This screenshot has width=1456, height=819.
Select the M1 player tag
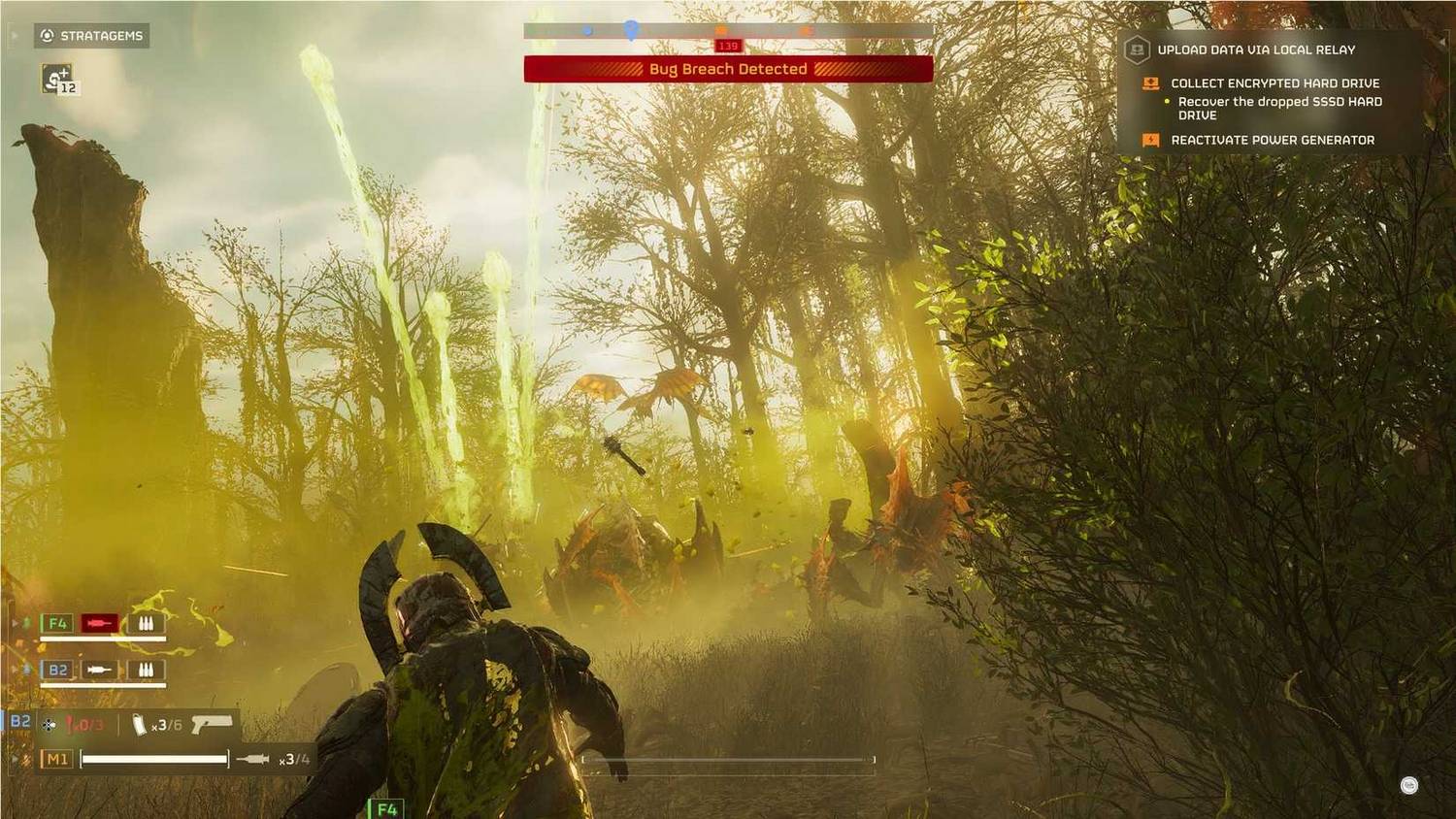coord(56,759)
